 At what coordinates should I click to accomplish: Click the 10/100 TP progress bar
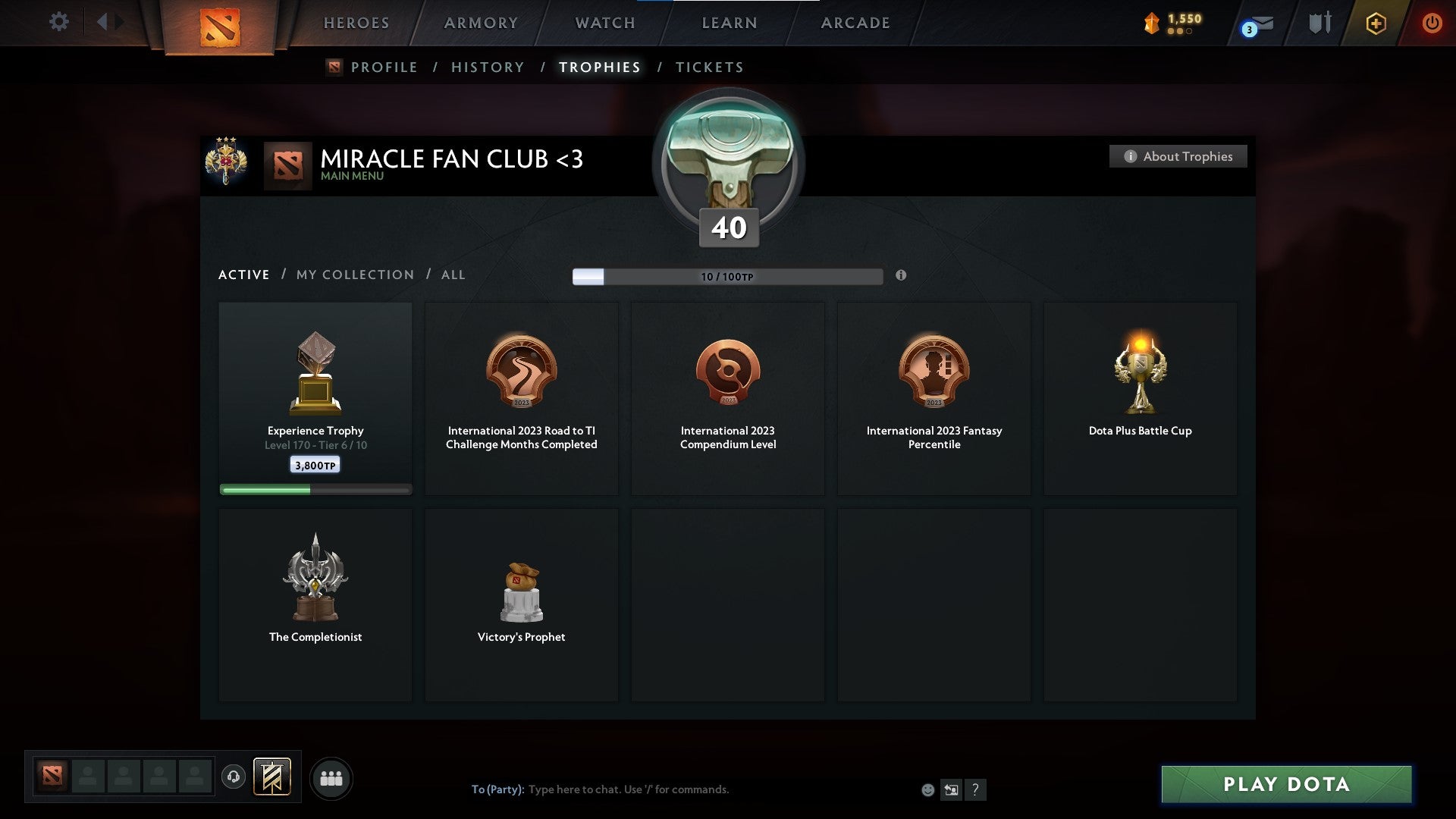click(727, 276)
